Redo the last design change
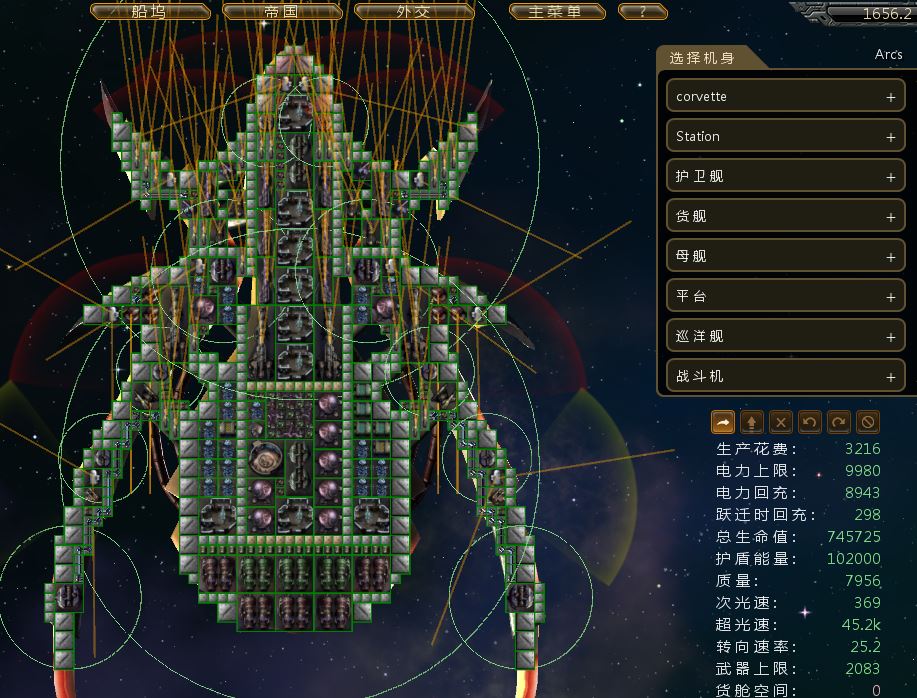 pos(839,421)
